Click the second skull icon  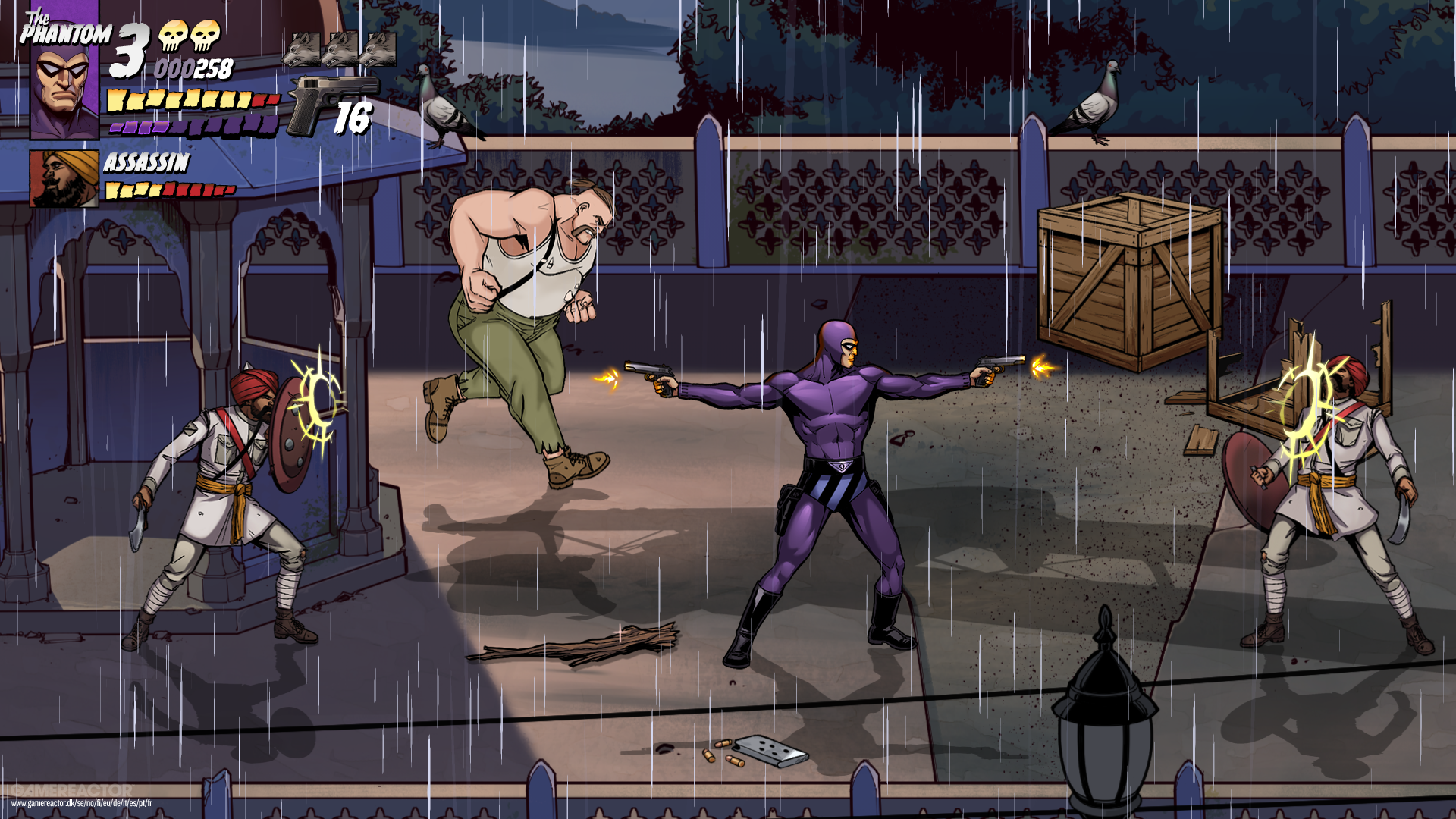pos(206,35)
